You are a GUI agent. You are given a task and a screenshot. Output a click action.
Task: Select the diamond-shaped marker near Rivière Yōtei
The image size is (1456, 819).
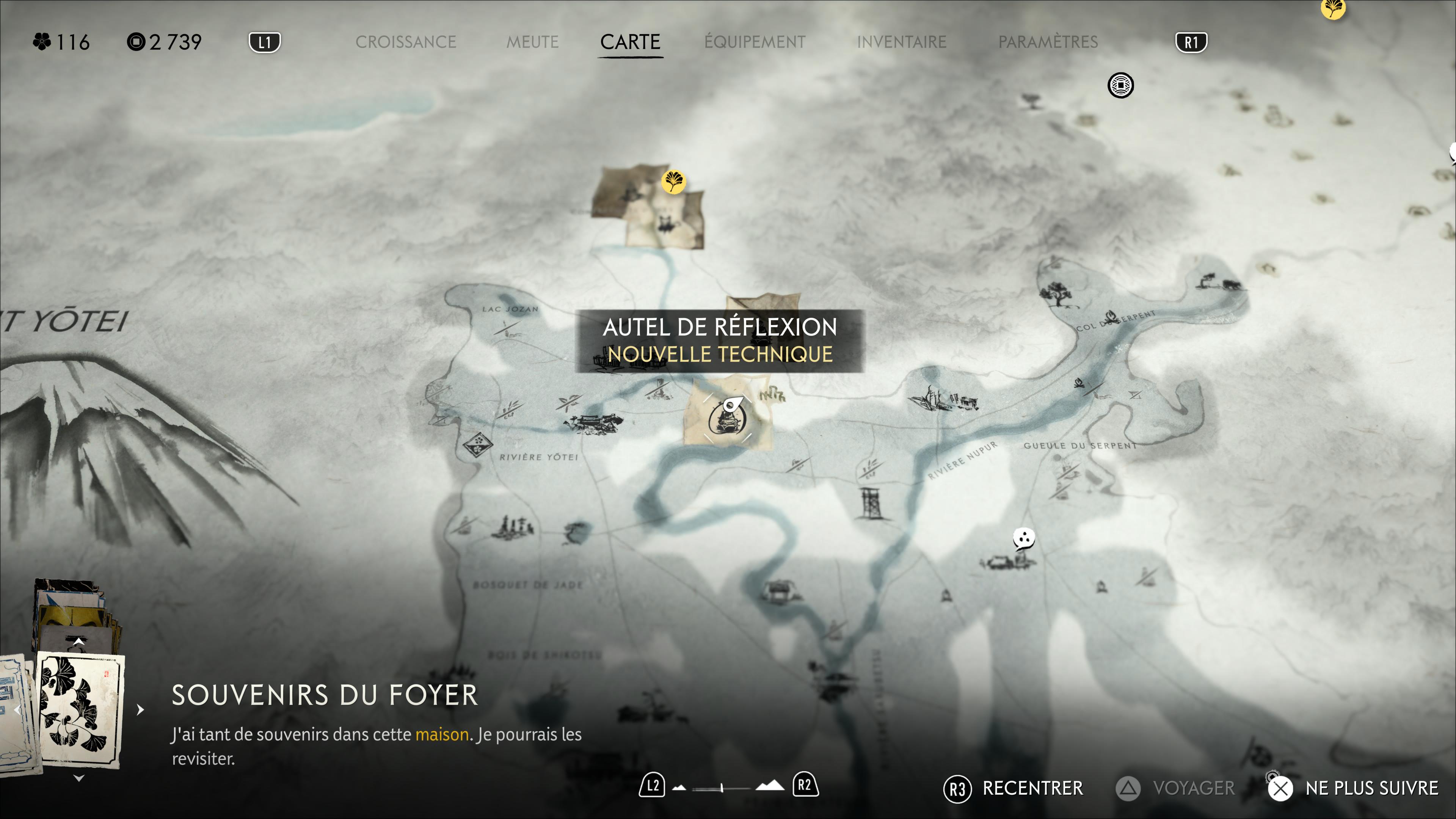coord(478,445)
